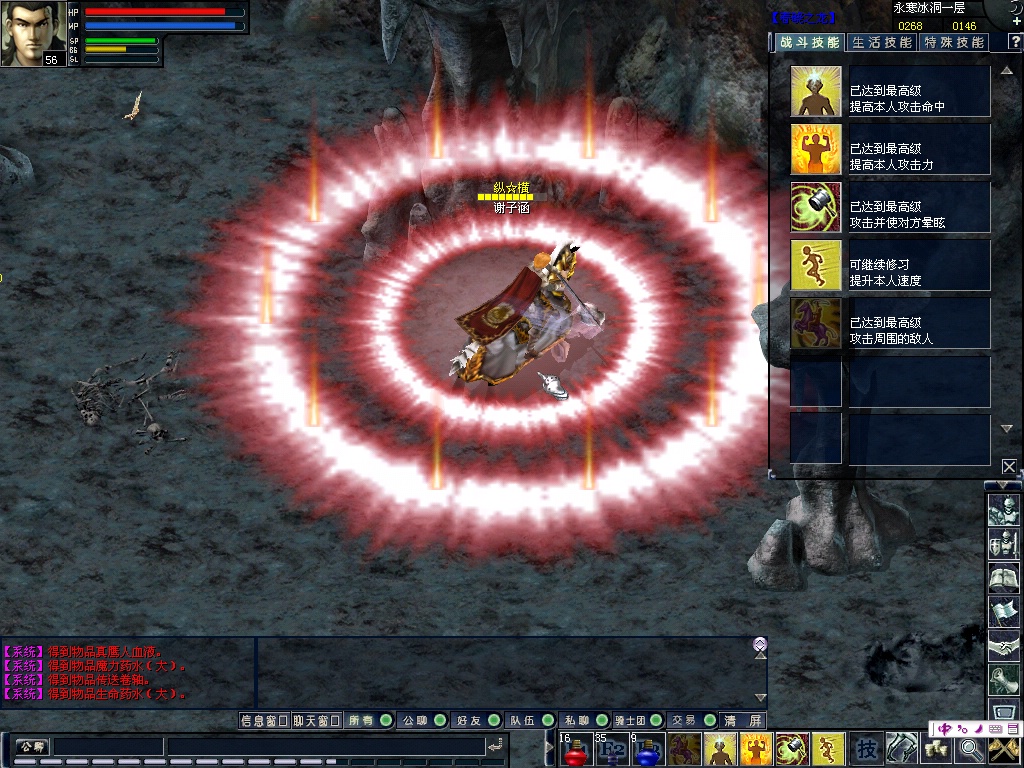Open the 特殊技能 tab

(x=953, y=42)
